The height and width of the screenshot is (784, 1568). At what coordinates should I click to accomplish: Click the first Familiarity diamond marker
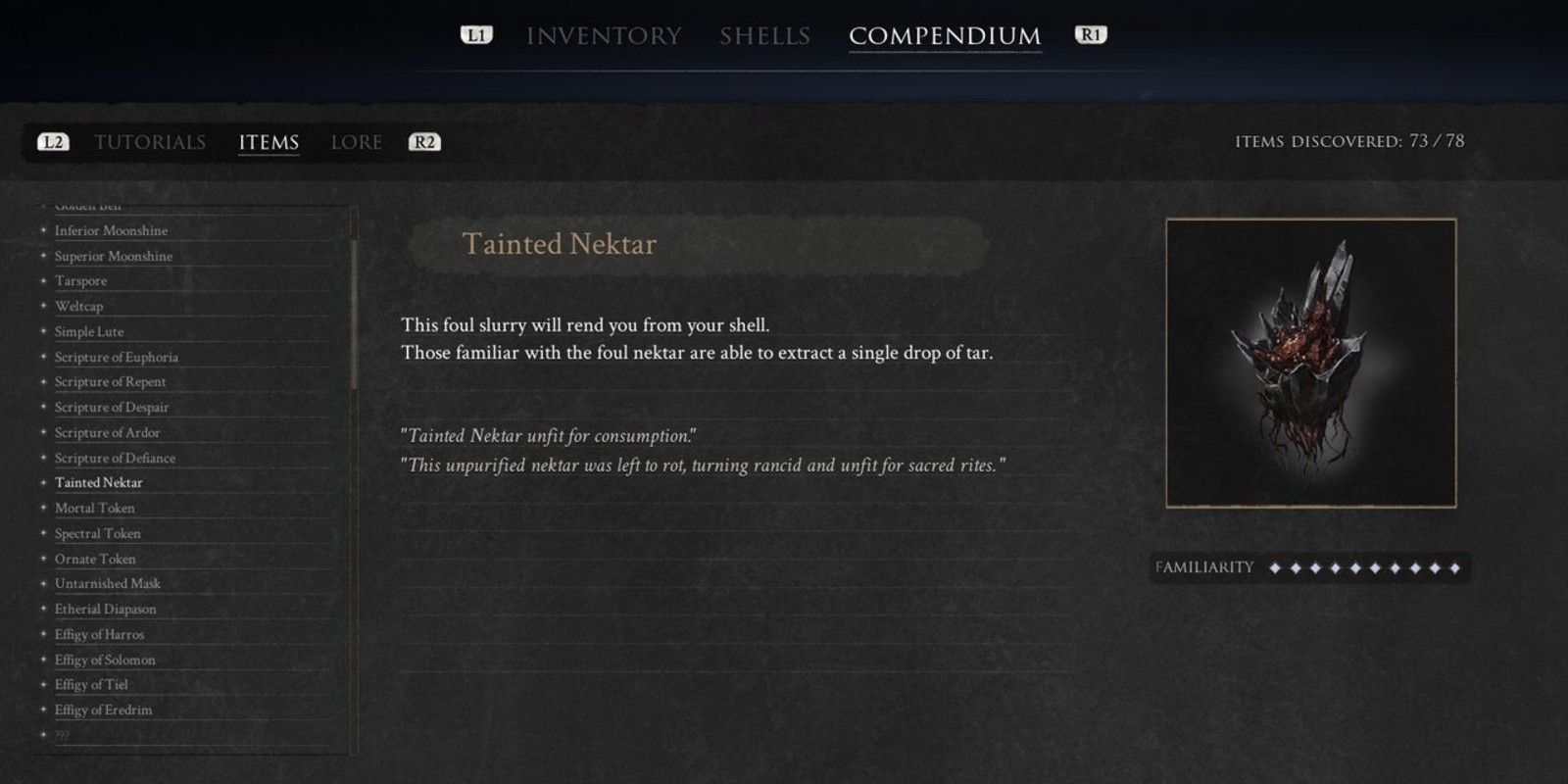pos(1275,566)
